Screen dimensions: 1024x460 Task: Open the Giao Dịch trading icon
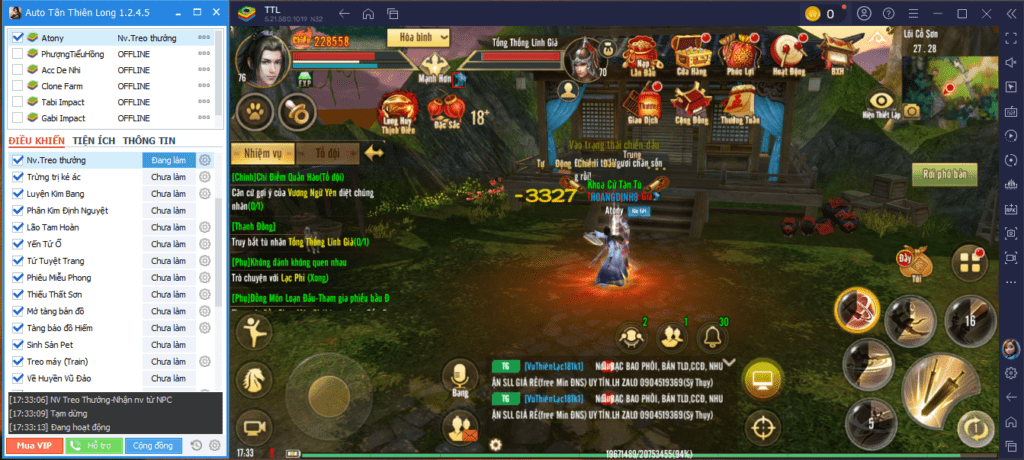click(x=648, y=103)
